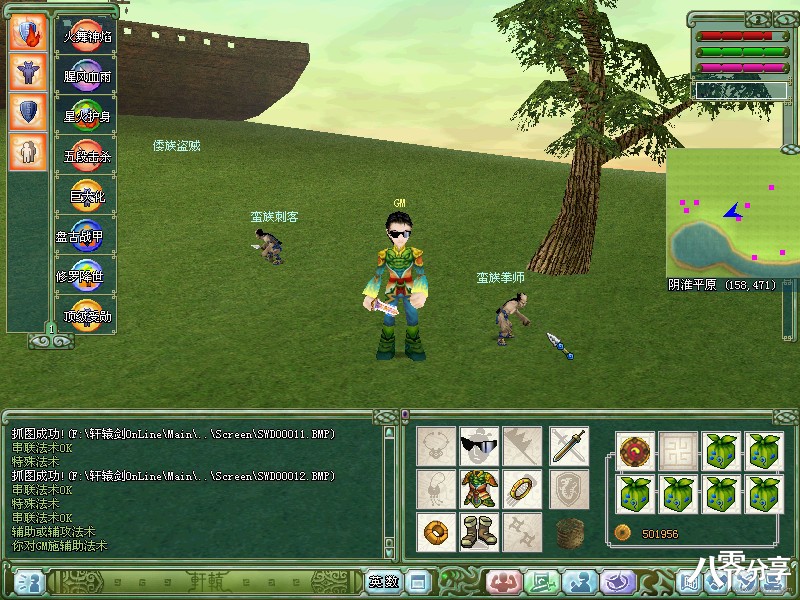800x600 pixels.
Task: Select the equipped sword weapon slot
Action: [568, 445]
